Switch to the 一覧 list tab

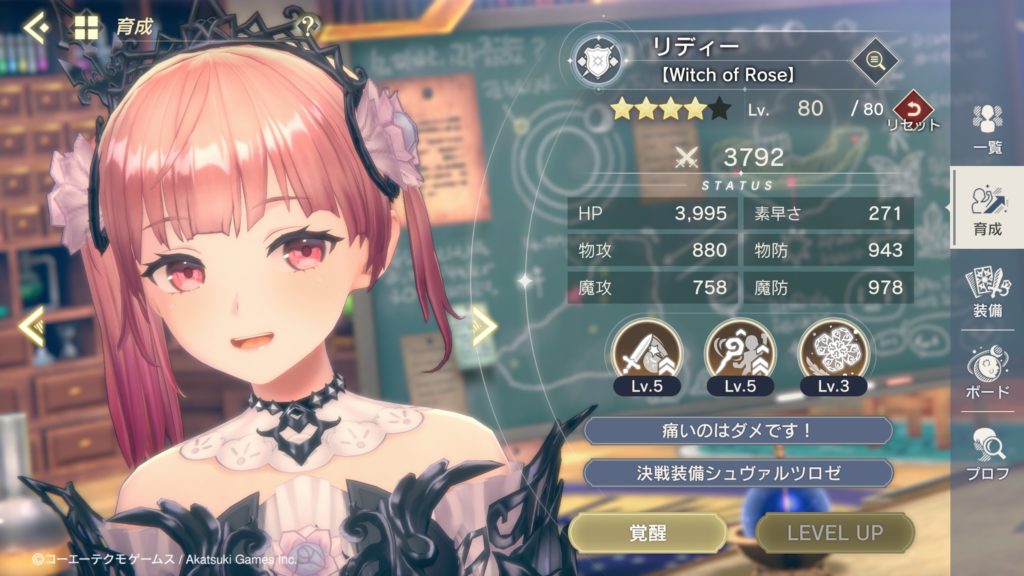pyautogui.click(x=987, y=128)
